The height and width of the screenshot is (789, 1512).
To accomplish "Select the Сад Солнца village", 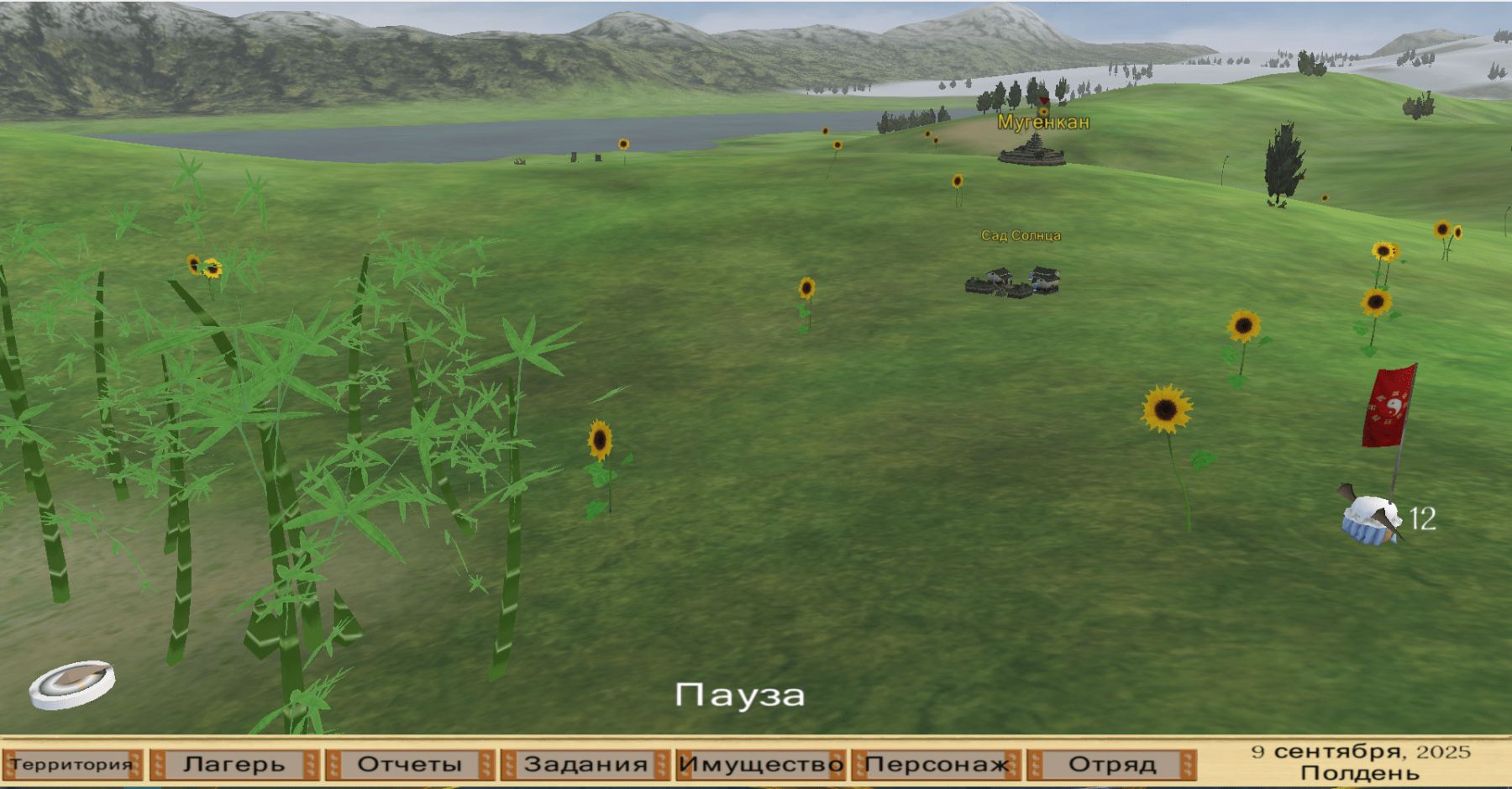I will point(1013,282).
